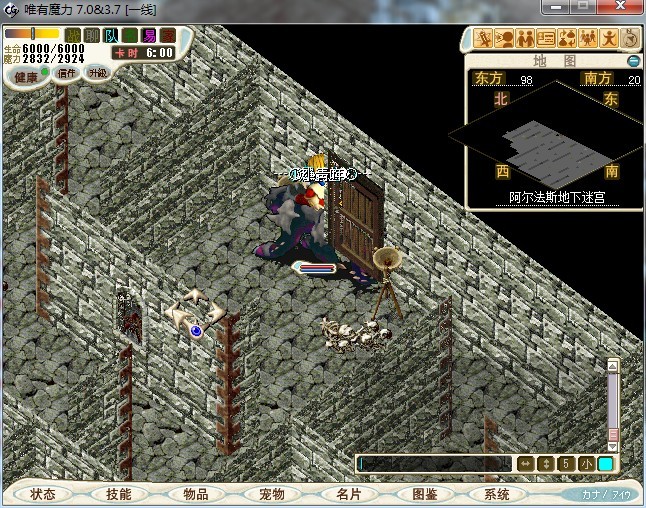Open the 信件 mail button

[x=68, y=73]
